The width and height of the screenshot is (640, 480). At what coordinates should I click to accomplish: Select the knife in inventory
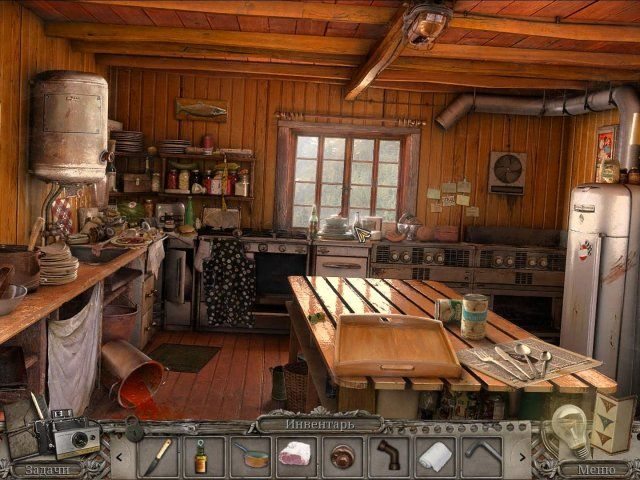[158, 456]
